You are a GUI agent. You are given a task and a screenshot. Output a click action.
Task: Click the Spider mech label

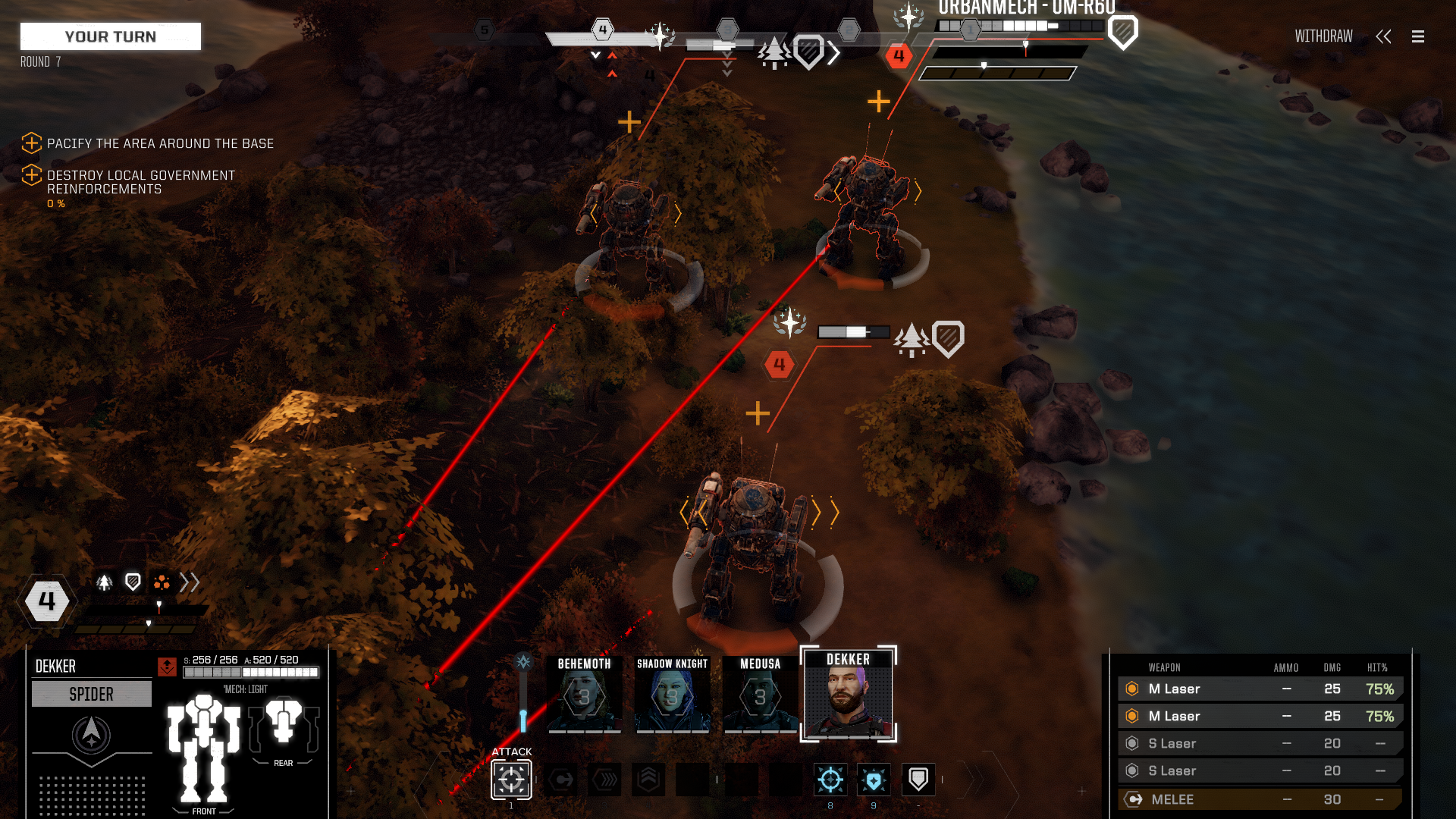tap(91, 693)
